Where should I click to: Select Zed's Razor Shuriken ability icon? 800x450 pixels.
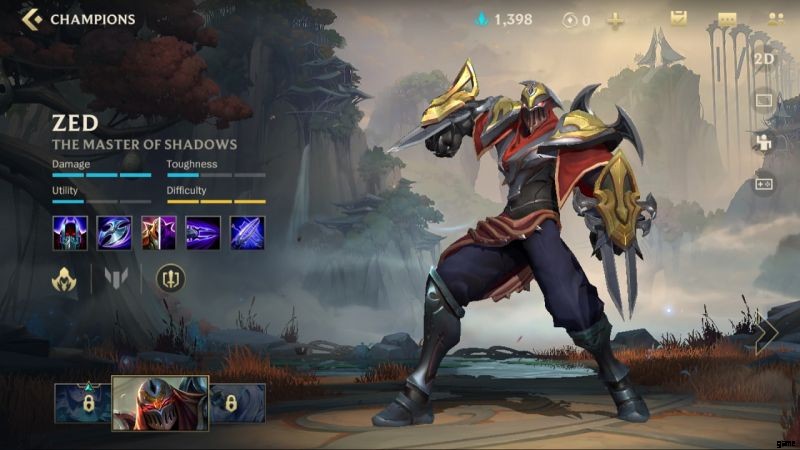coord(114,233)
